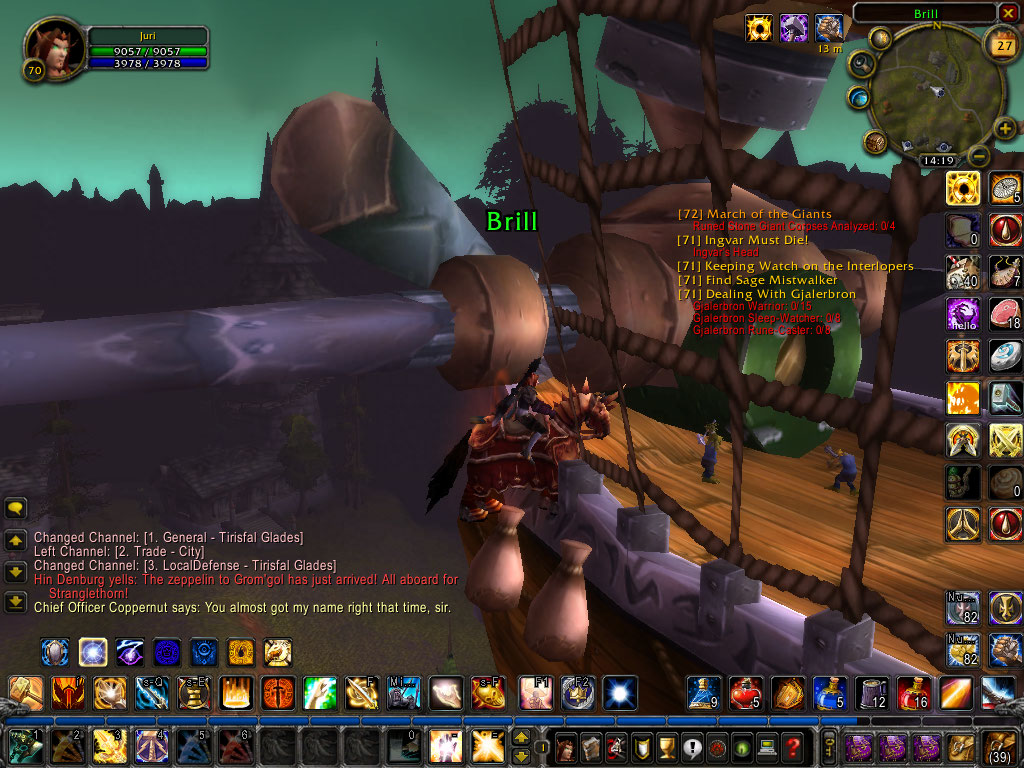Activate the hammer ability on the action bar
The width and height of the screenshot is (1024, 768).
click(25, 692)
